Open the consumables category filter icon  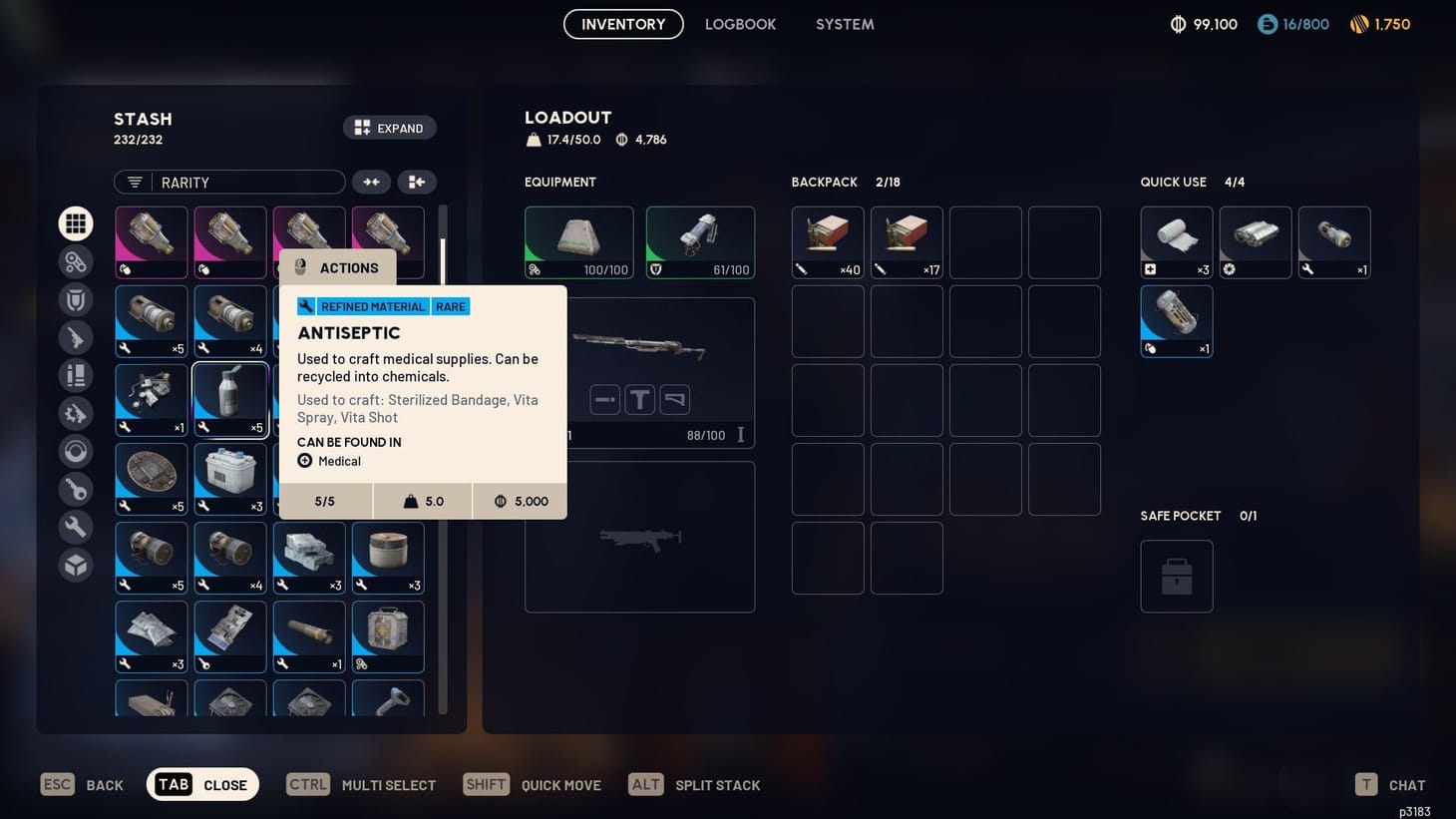point(76,375)
